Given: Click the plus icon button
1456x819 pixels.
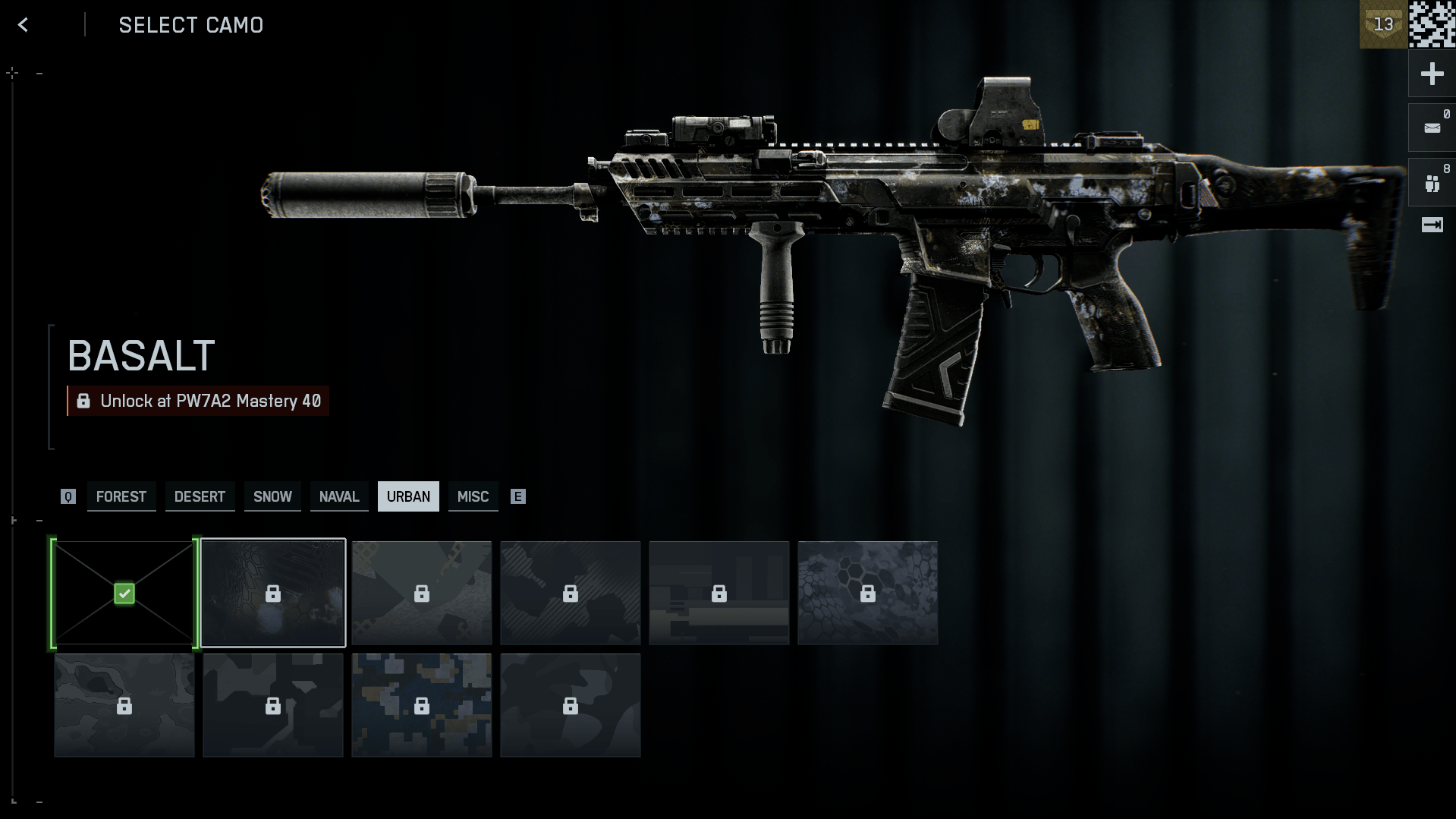Looking at the screenshot, I should coord(1432,74).
